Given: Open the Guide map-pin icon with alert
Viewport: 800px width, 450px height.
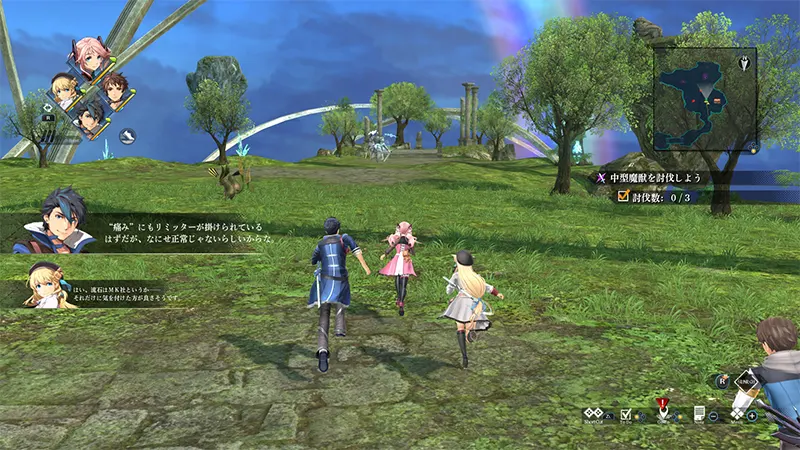Looking at the screenshot, I should [661, 412].
